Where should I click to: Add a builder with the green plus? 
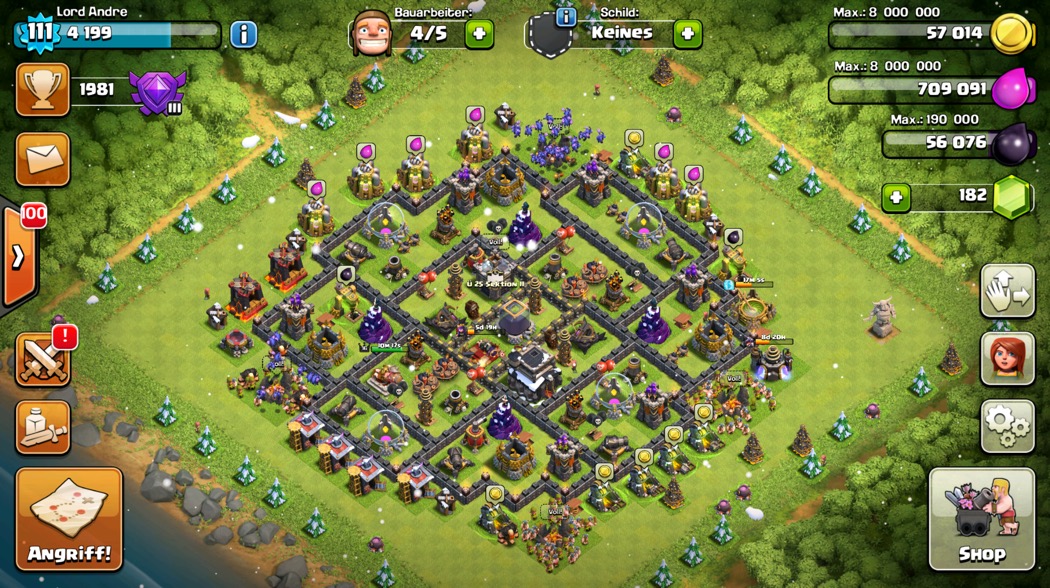click(479, 34)
